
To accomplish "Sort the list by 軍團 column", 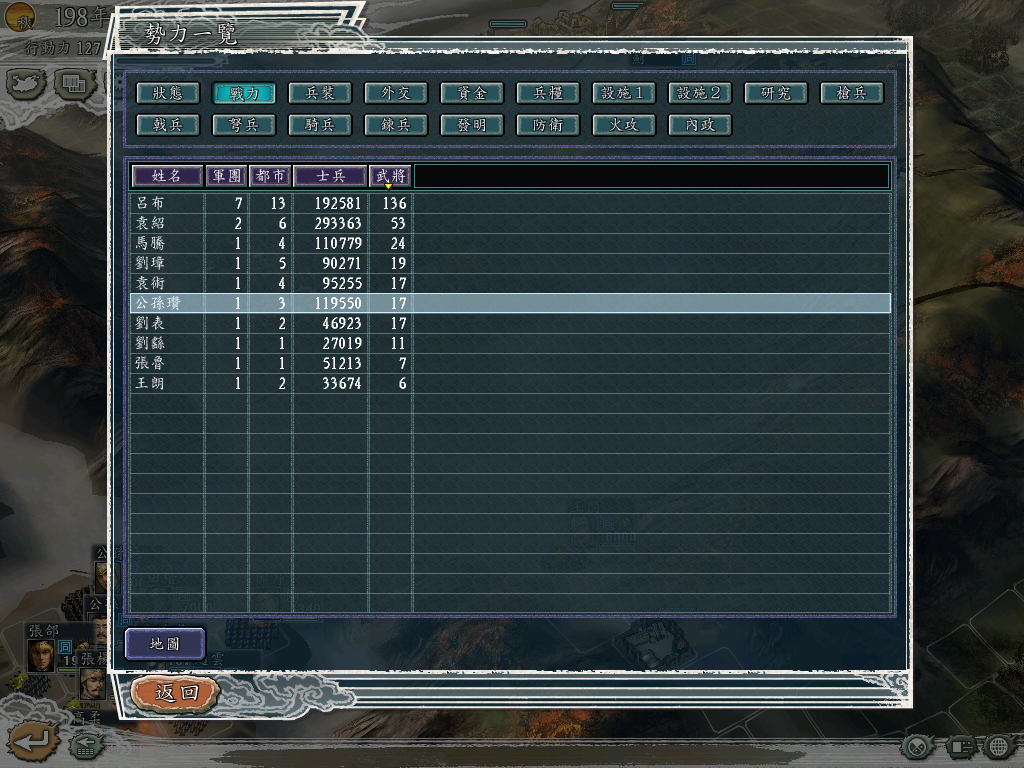I will (x=226, y=176).
